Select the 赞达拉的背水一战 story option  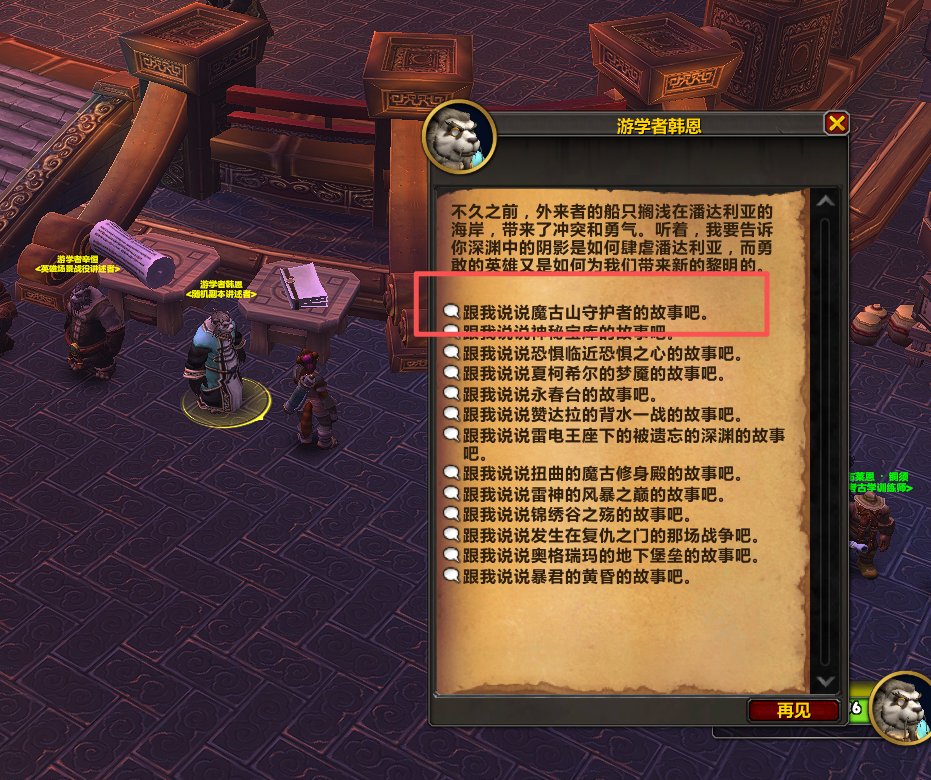[598, 414]
